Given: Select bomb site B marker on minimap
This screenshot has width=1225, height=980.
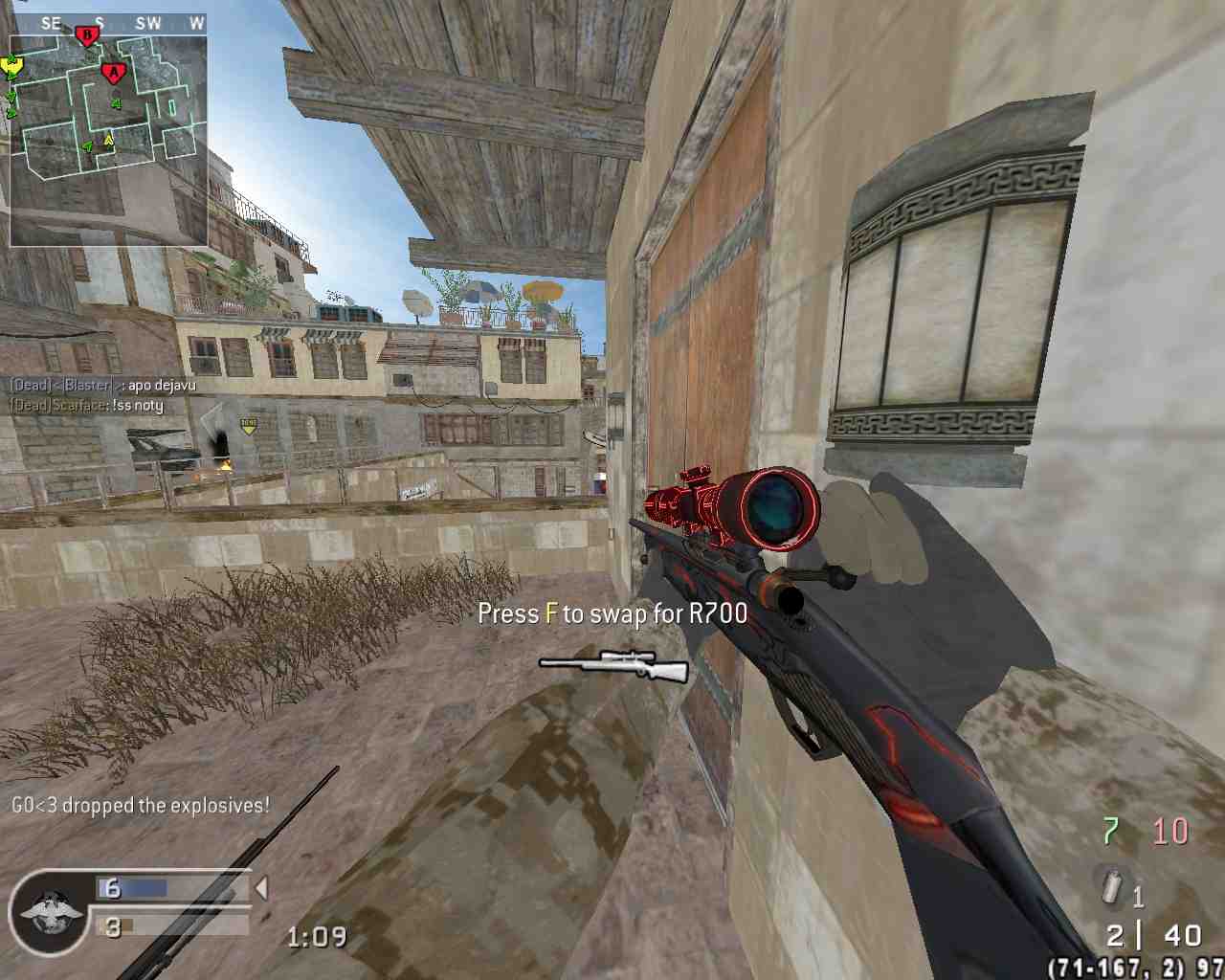Looking at the screenshot, I should pos(87,37).
